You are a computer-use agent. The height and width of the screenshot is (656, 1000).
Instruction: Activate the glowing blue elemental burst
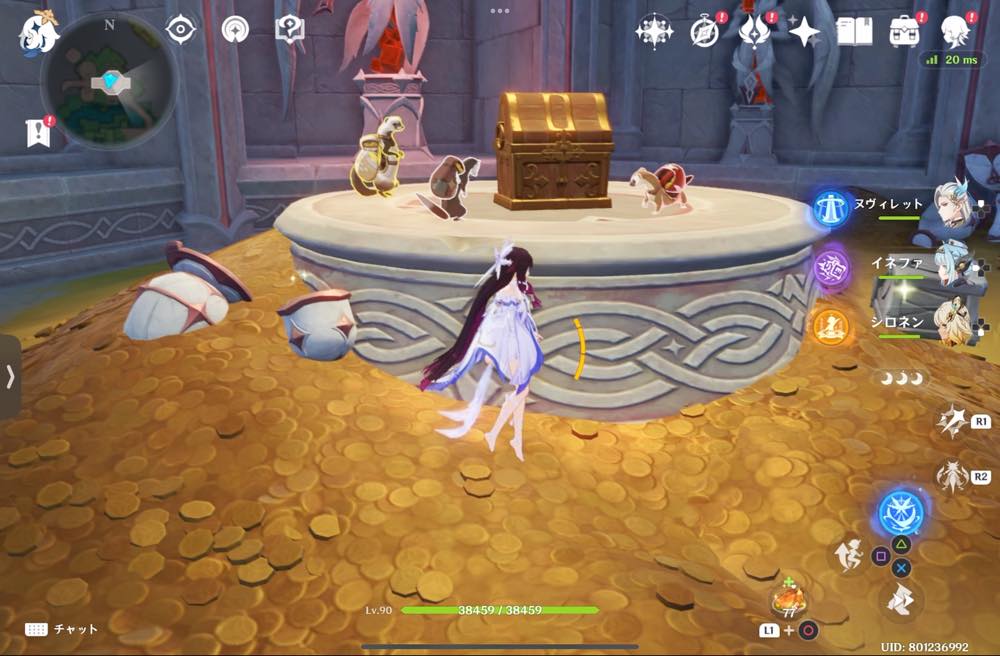tap(901, 513)
